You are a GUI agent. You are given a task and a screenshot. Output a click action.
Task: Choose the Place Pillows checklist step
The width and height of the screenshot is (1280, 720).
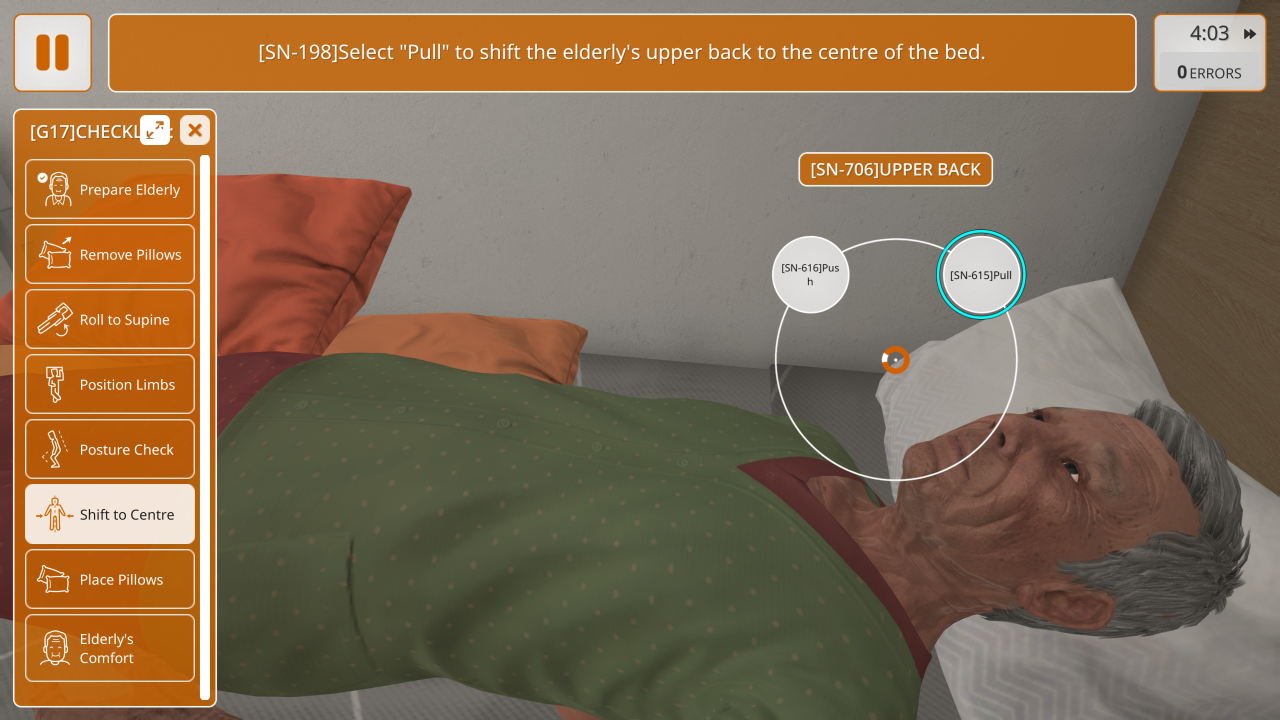click(x=110, y=579)
